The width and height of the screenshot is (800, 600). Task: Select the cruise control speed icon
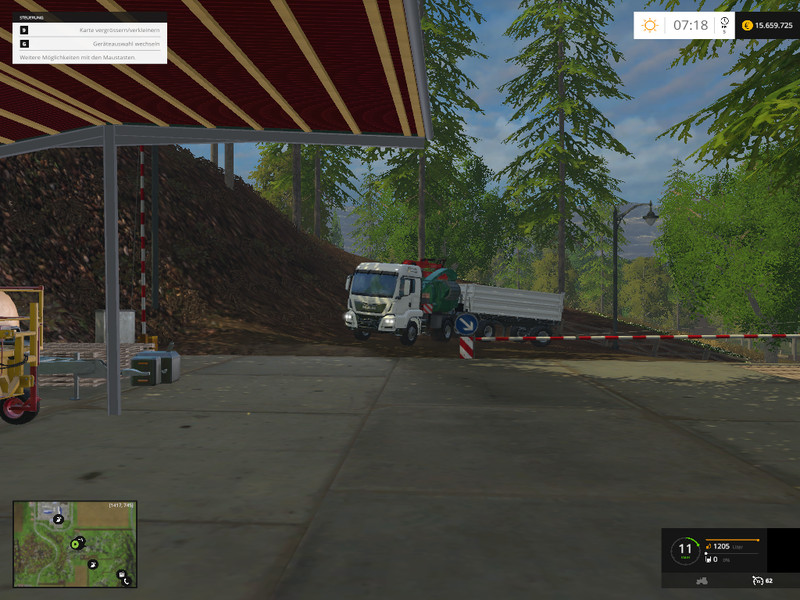point(757,580)
